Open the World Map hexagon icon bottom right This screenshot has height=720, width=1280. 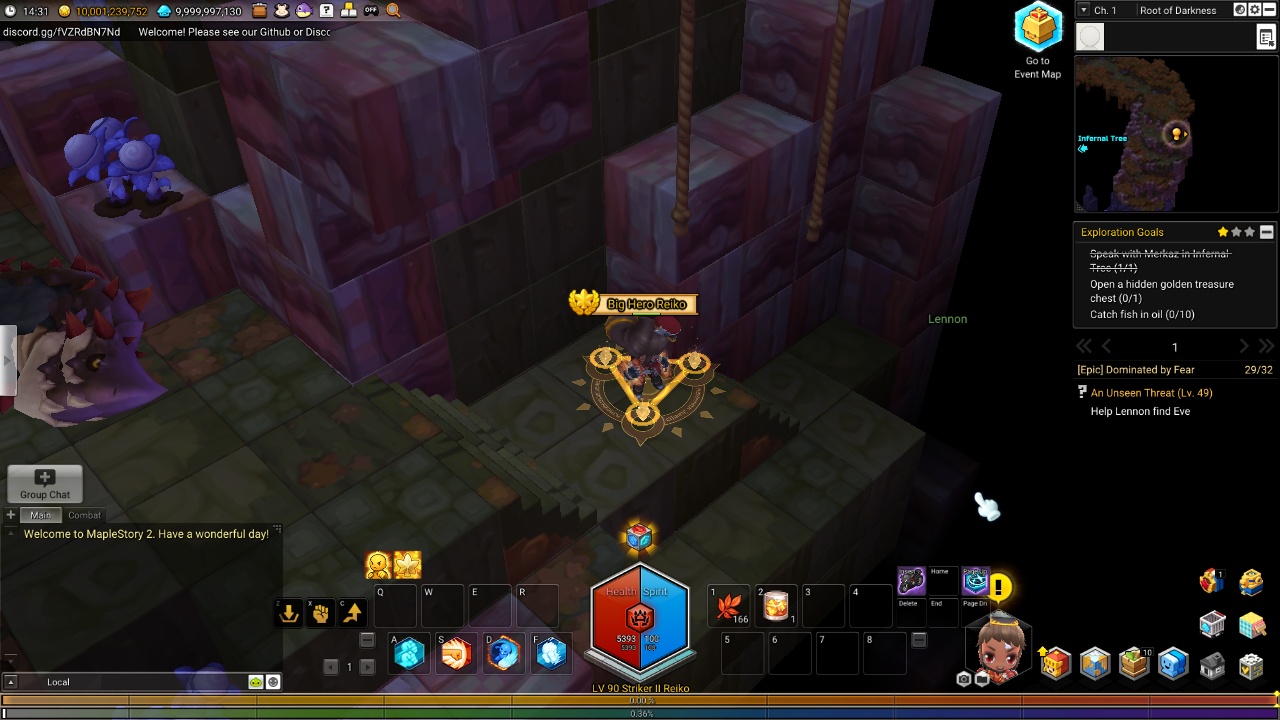pyautogui.click(x=1092, y=662)
